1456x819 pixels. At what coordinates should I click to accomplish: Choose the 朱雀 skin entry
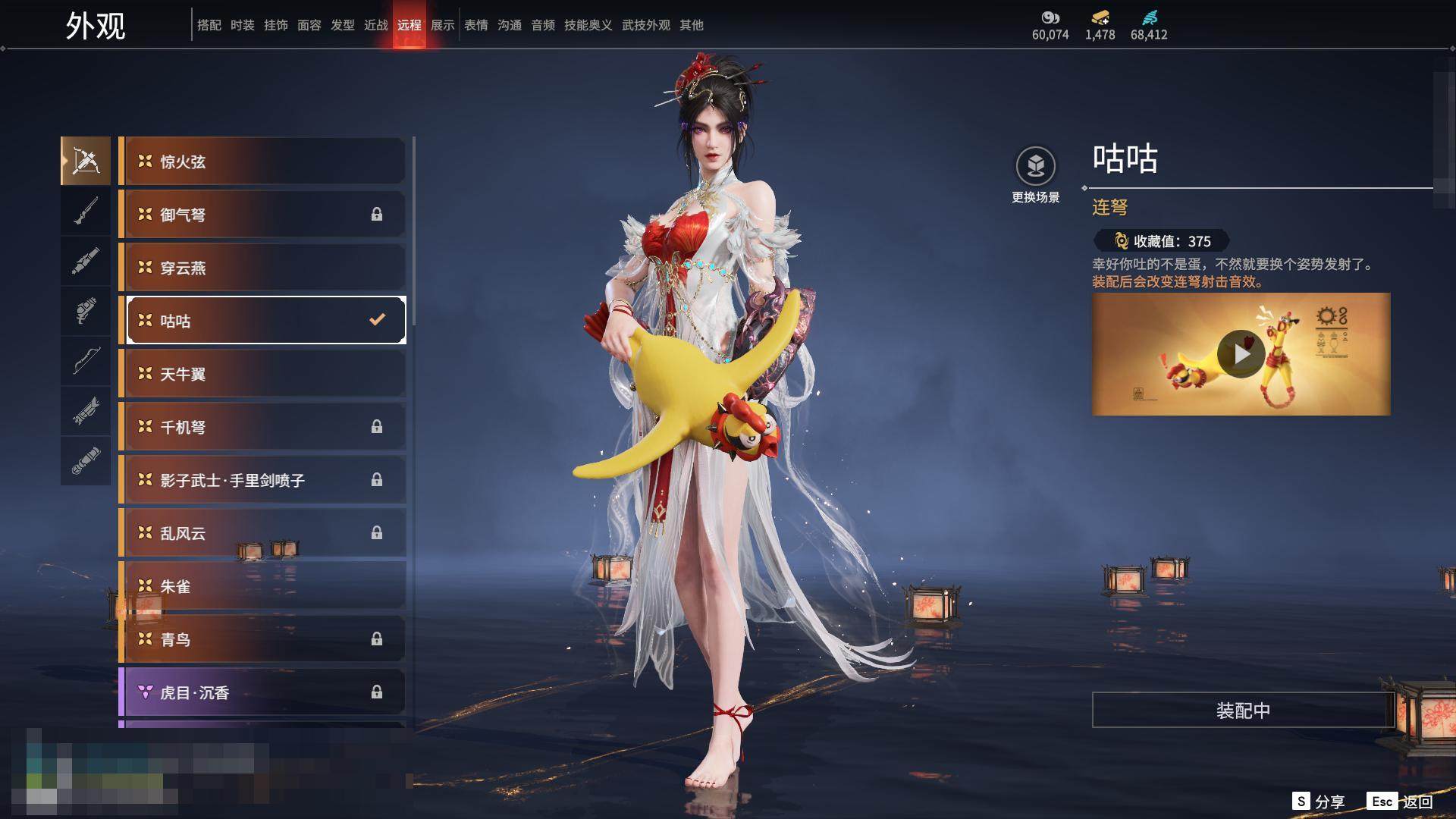coord(262,586)
